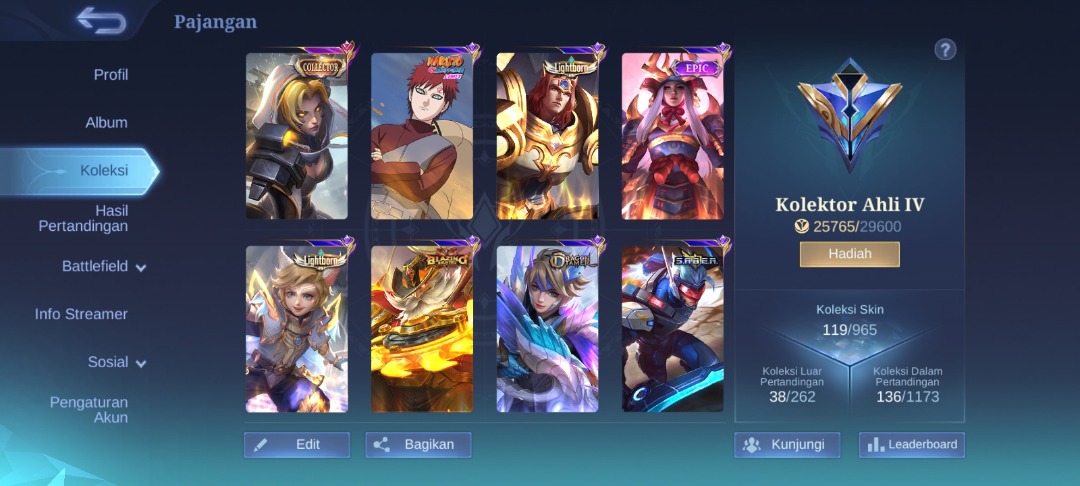
Task: Open Hasil Pertandingan tab
Action: tap(84, 218)
